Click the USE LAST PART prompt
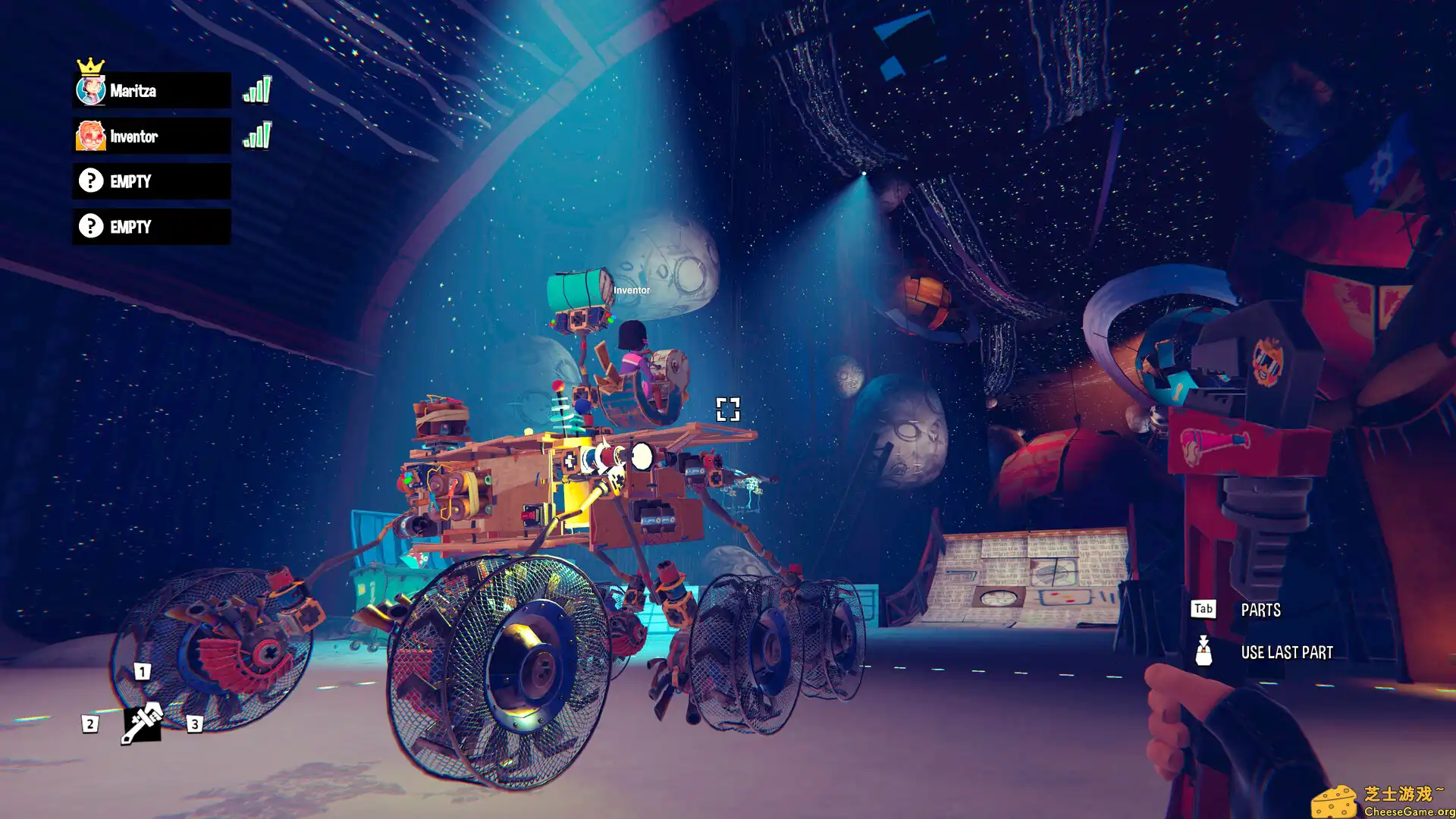The image size is (1456, 819). (x=1287, y=651)
